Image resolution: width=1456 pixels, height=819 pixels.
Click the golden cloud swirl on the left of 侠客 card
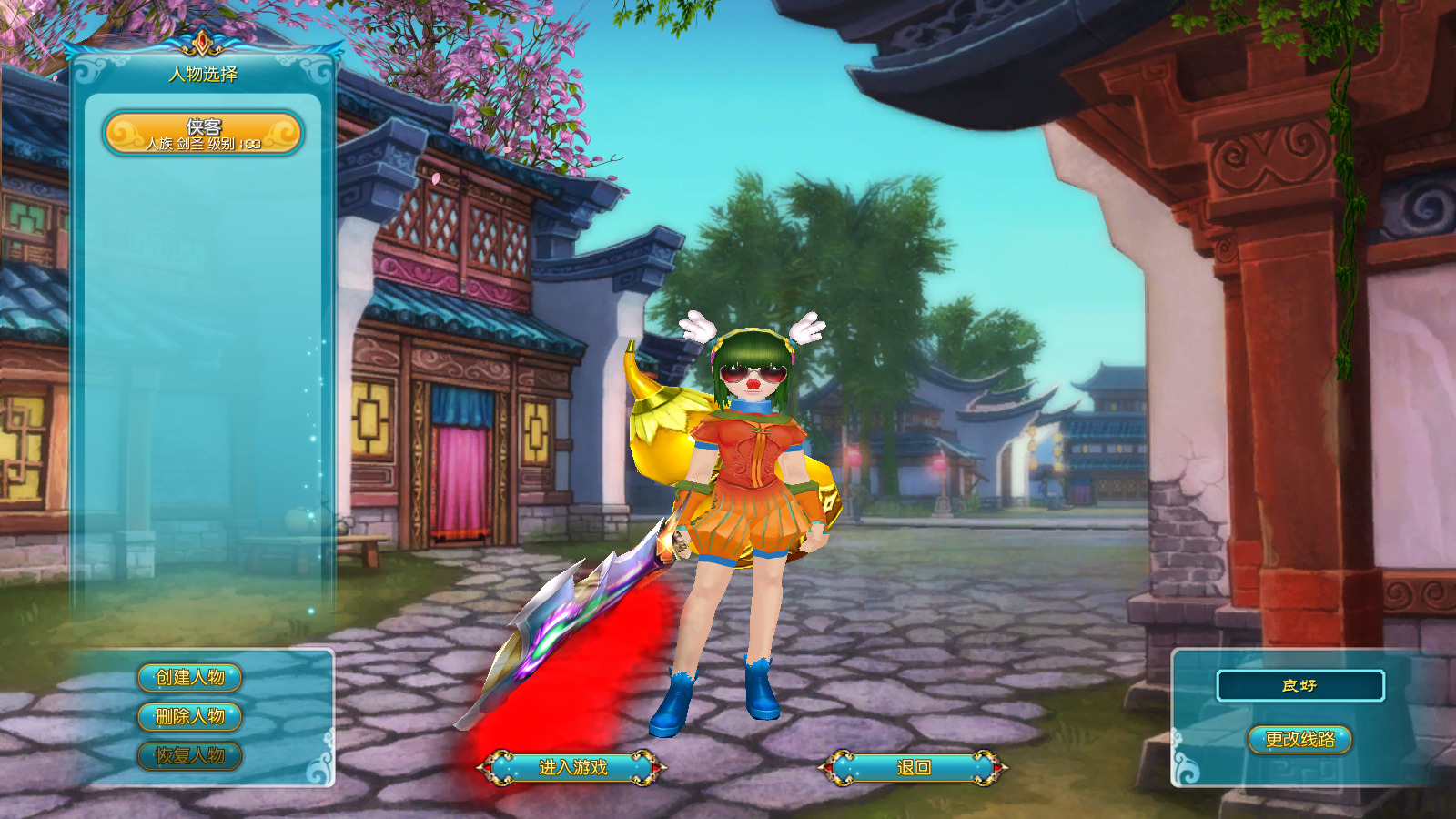pyautogui.click(x=126, y=135)
